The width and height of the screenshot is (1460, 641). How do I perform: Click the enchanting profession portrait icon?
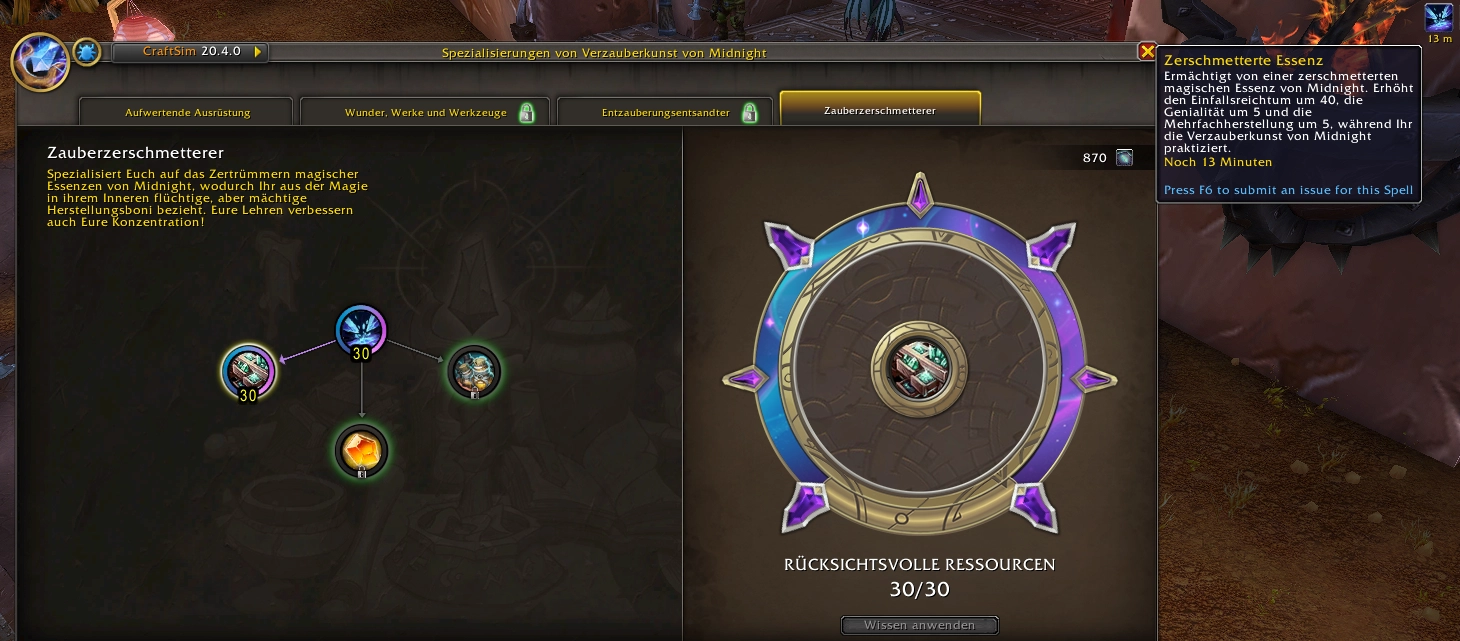point(39,60)
